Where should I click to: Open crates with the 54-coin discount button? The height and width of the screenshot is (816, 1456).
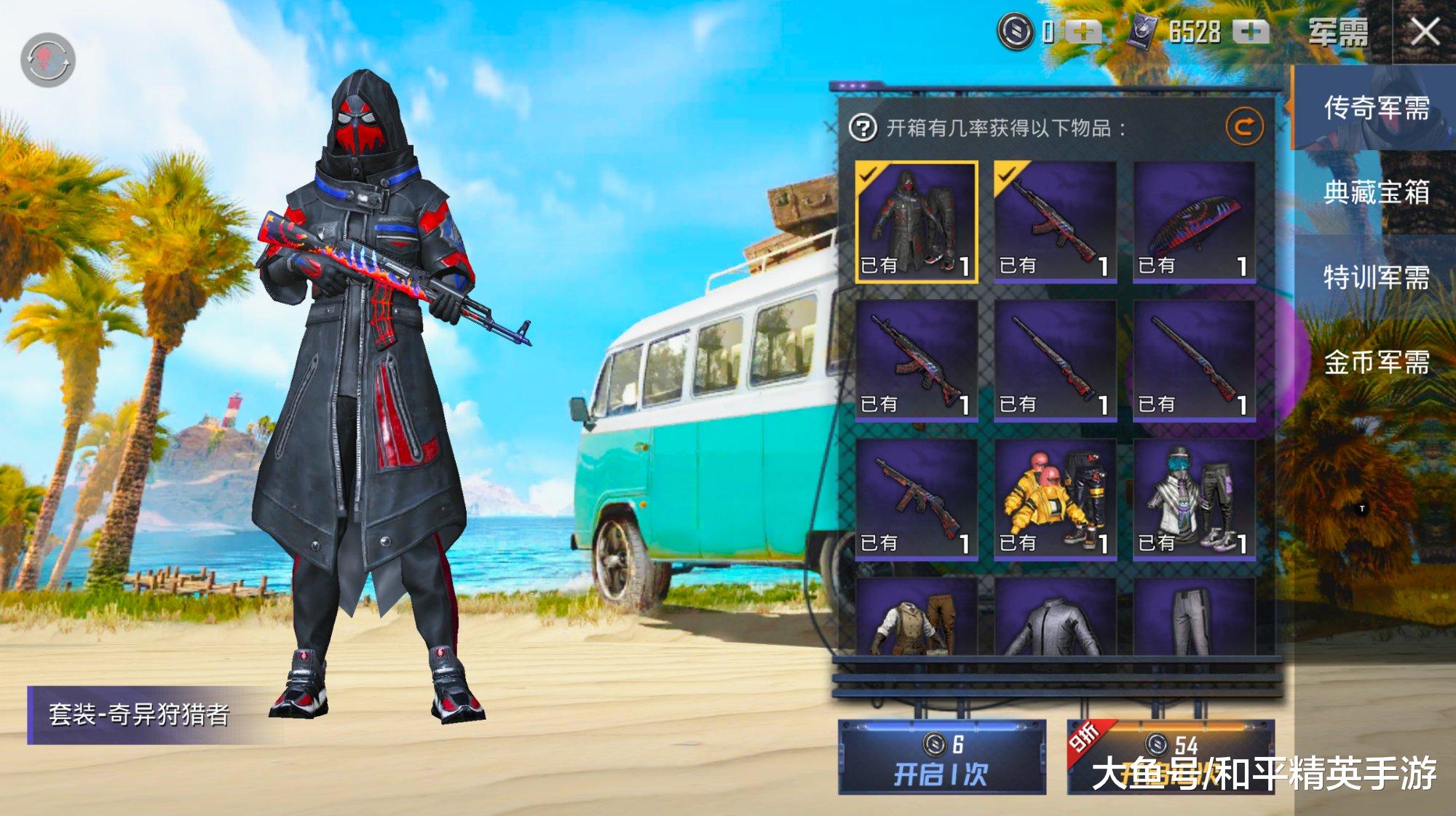click(x=1171, y=758)
